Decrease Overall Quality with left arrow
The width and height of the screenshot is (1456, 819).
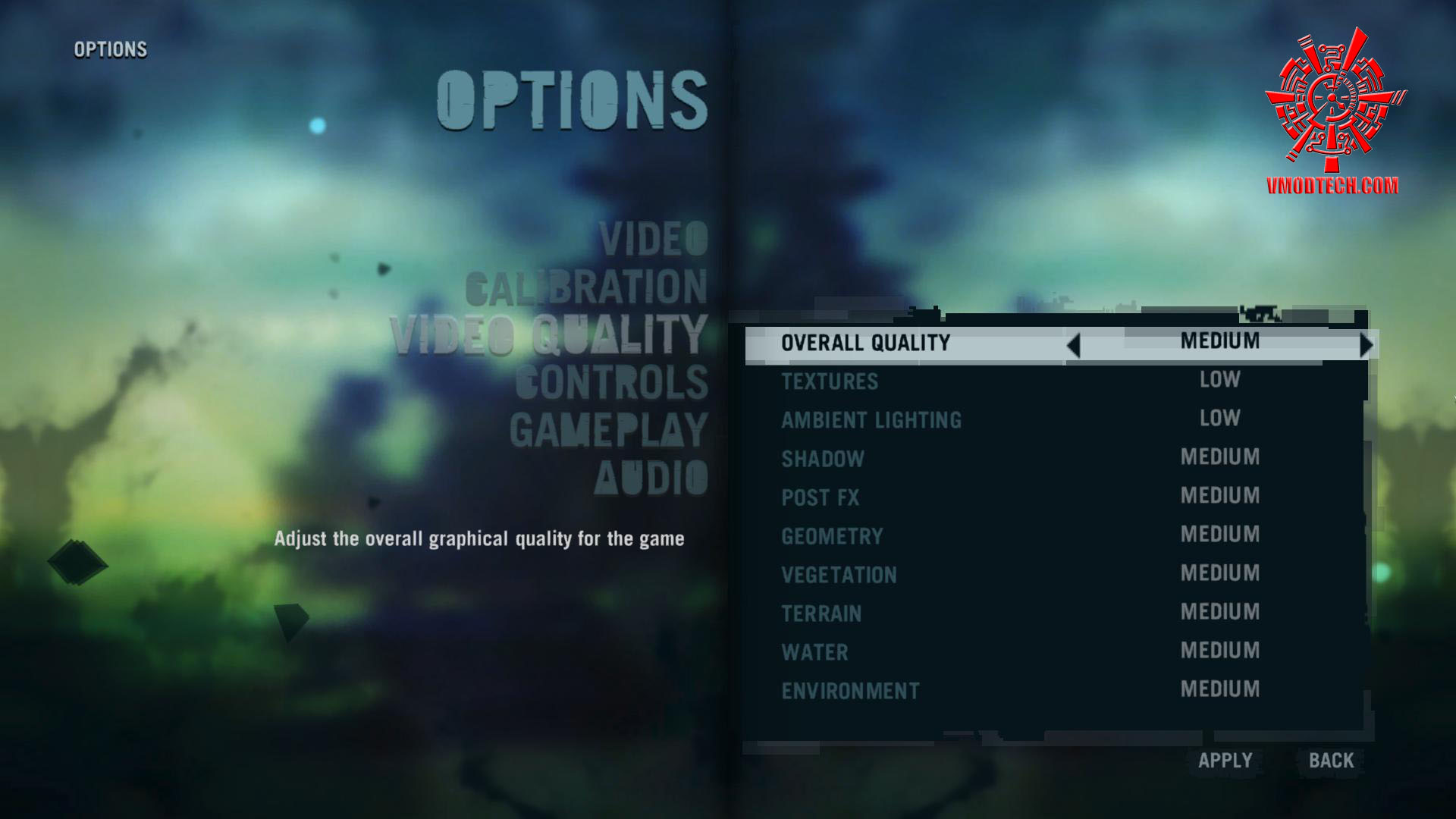pyautogui.click(x=1073, y=346)
